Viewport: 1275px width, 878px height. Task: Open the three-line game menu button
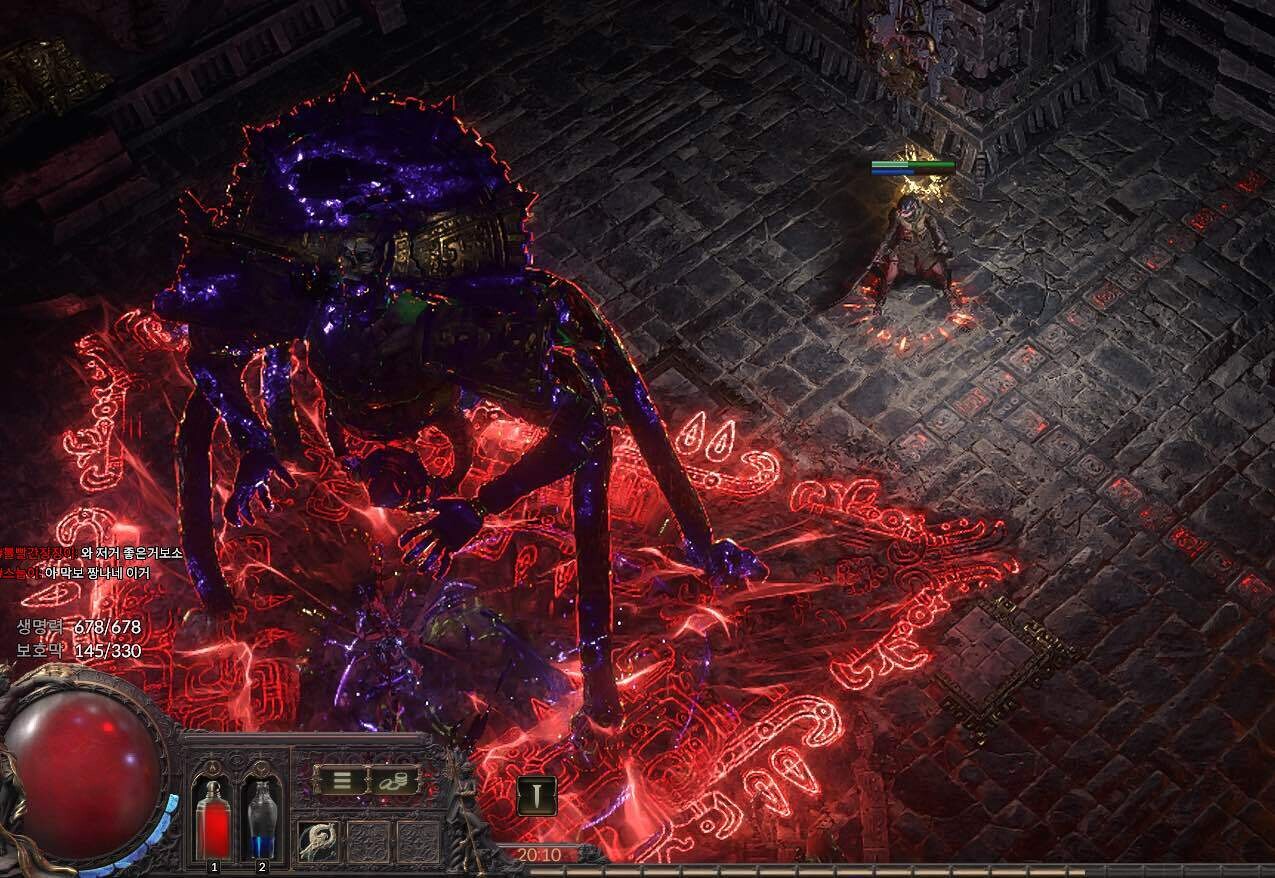pos(341,780)
